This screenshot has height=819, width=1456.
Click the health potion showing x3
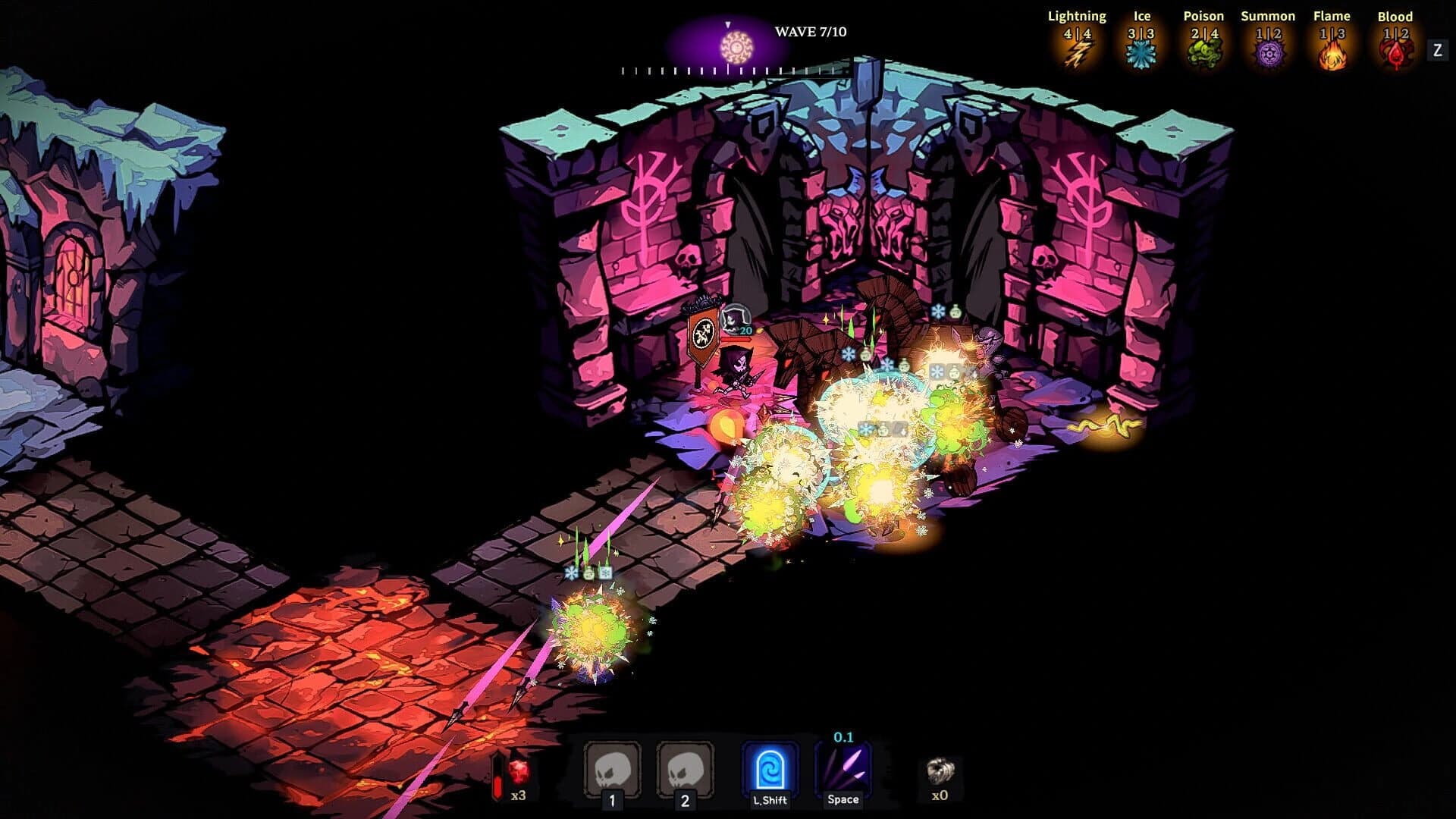[519, 770]
